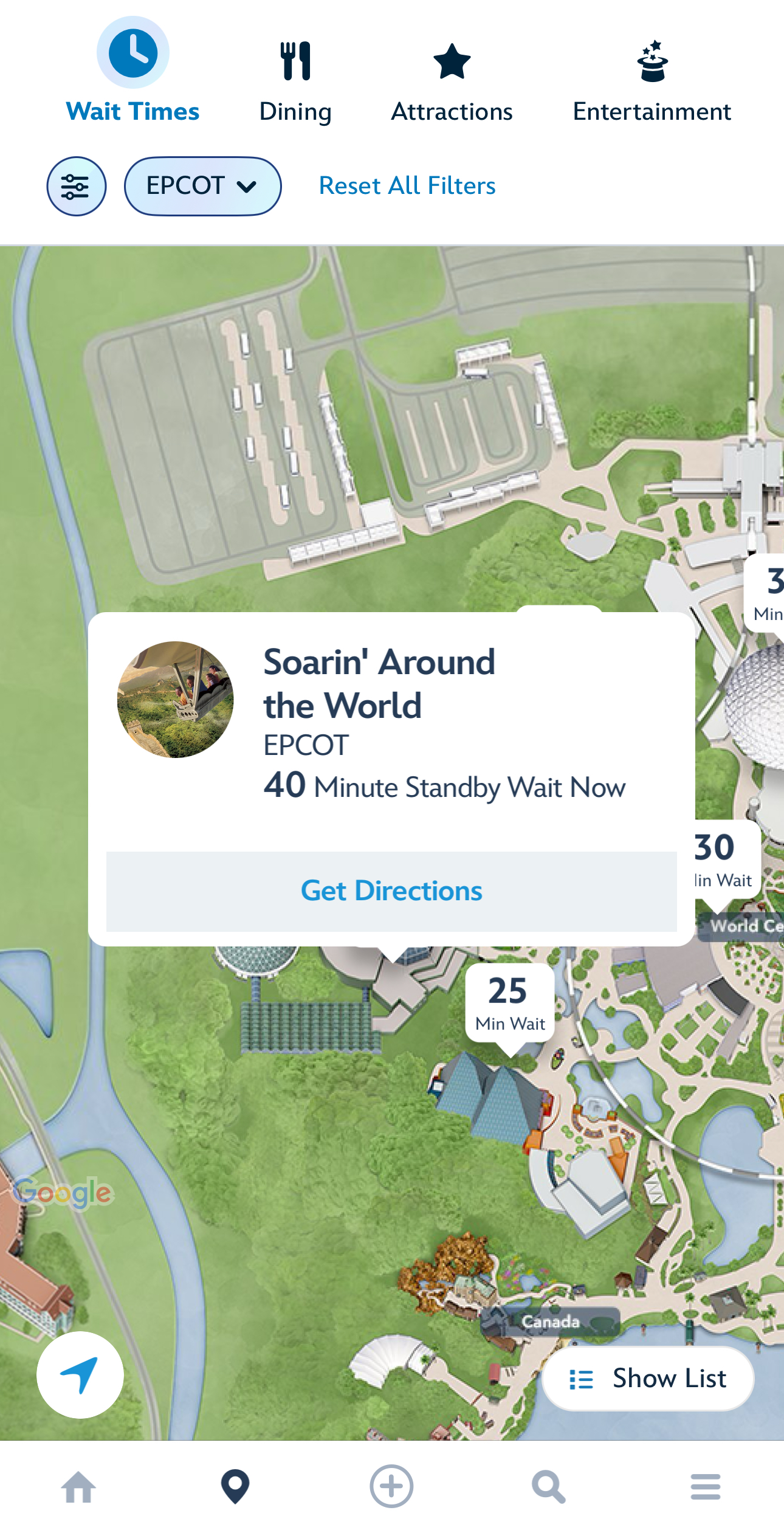Open the Soarin' Around the World thumbnail
The width and height of the screenshot is (784, 1530).
pos(175,699)
